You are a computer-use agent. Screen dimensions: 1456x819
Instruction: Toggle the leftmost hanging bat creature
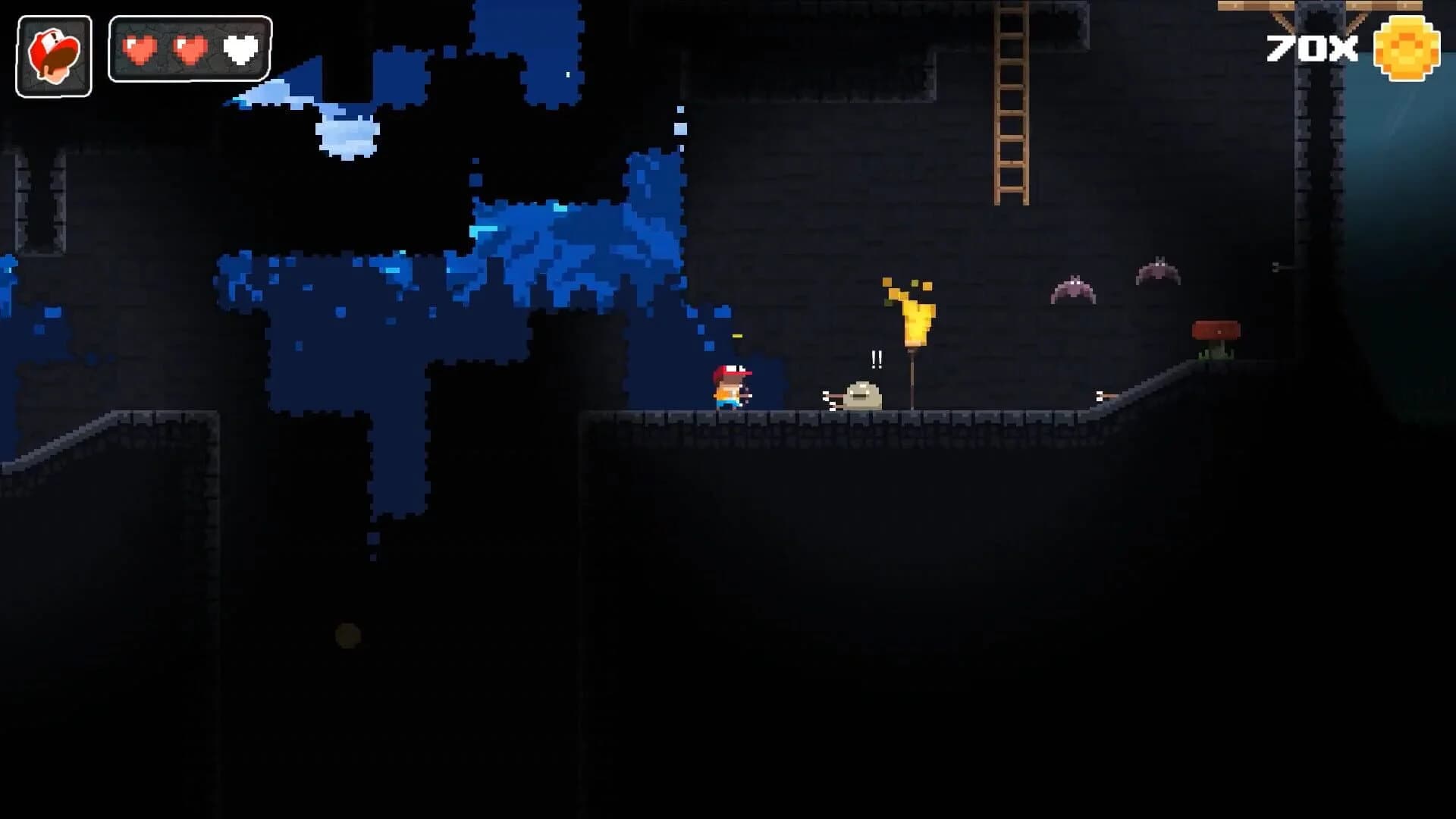point(1073,288)
